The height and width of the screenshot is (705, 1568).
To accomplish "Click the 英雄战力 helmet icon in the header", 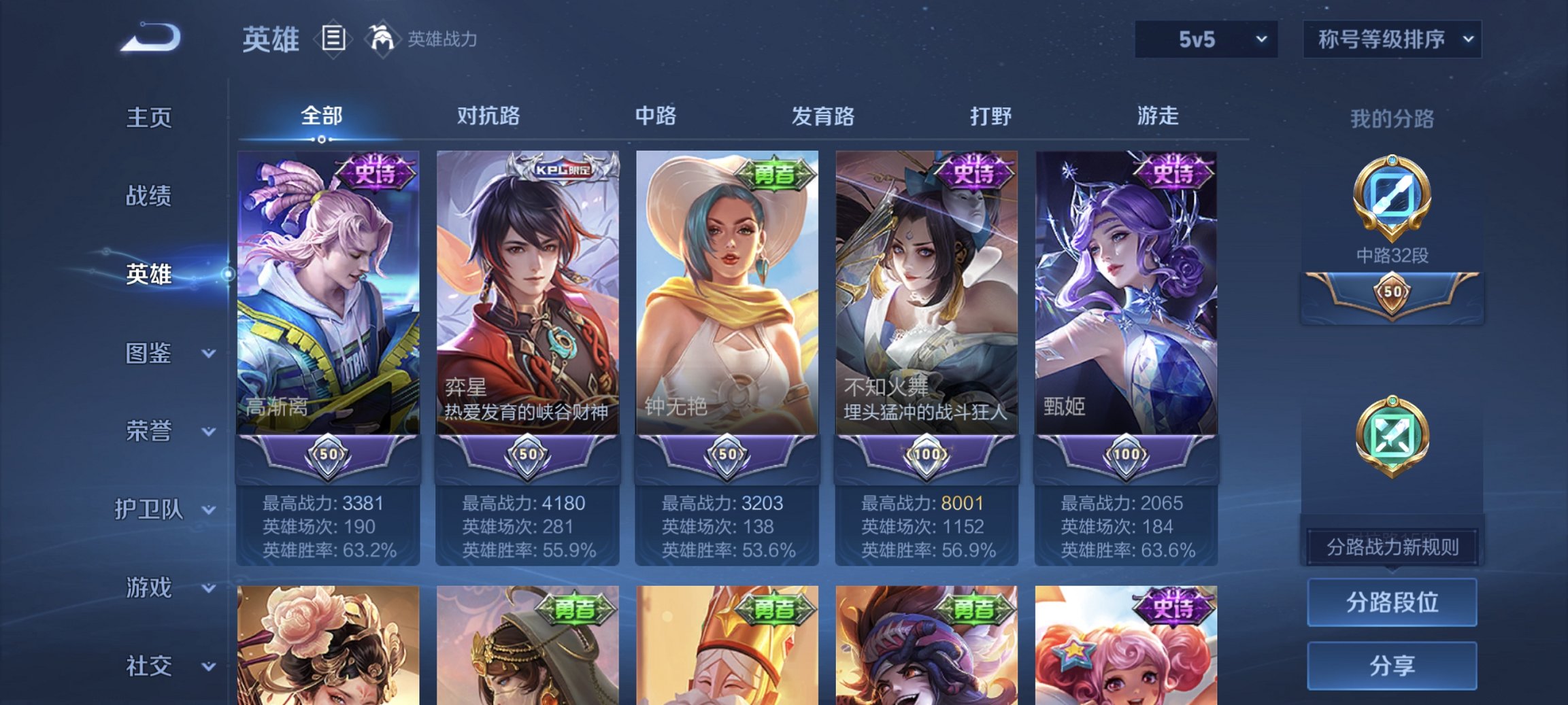I will (382, 39).
